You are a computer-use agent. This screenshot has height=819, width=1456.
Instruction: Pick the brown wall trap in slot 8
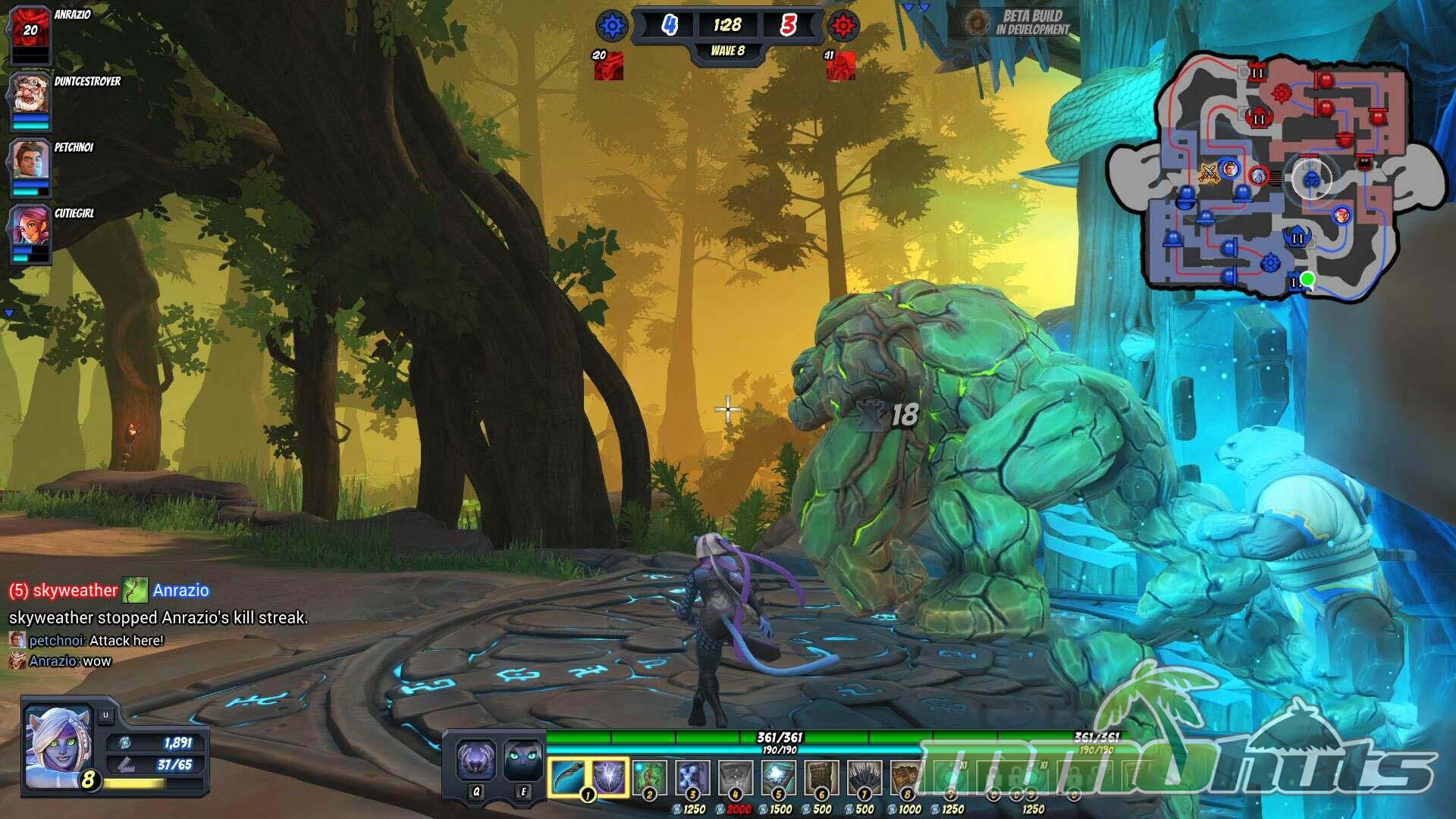[x=906, y=778]
